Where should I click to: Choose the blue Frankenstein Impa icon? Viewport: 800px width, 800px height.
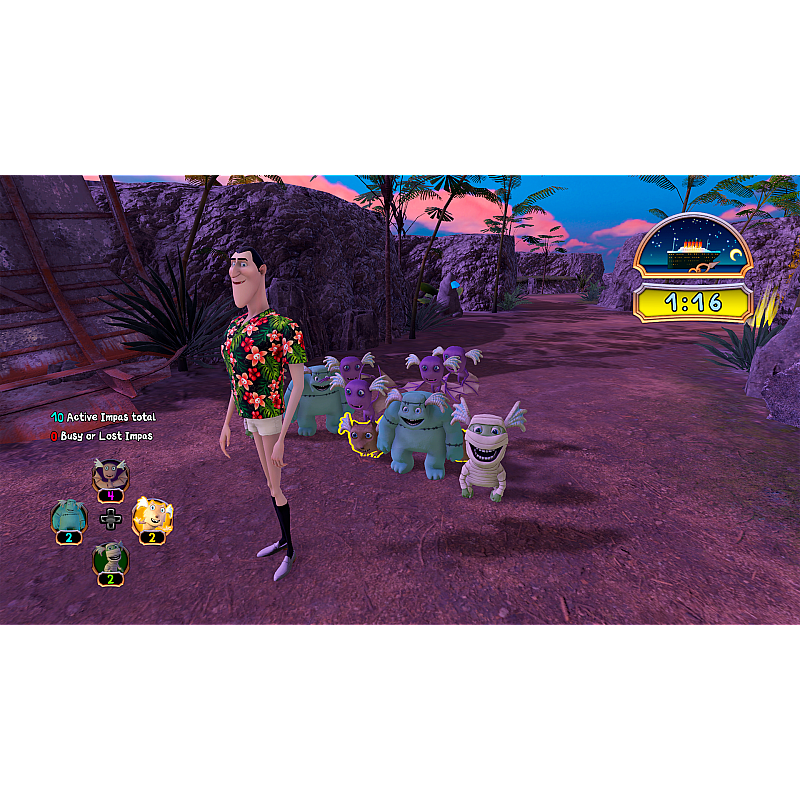point(68,516)
